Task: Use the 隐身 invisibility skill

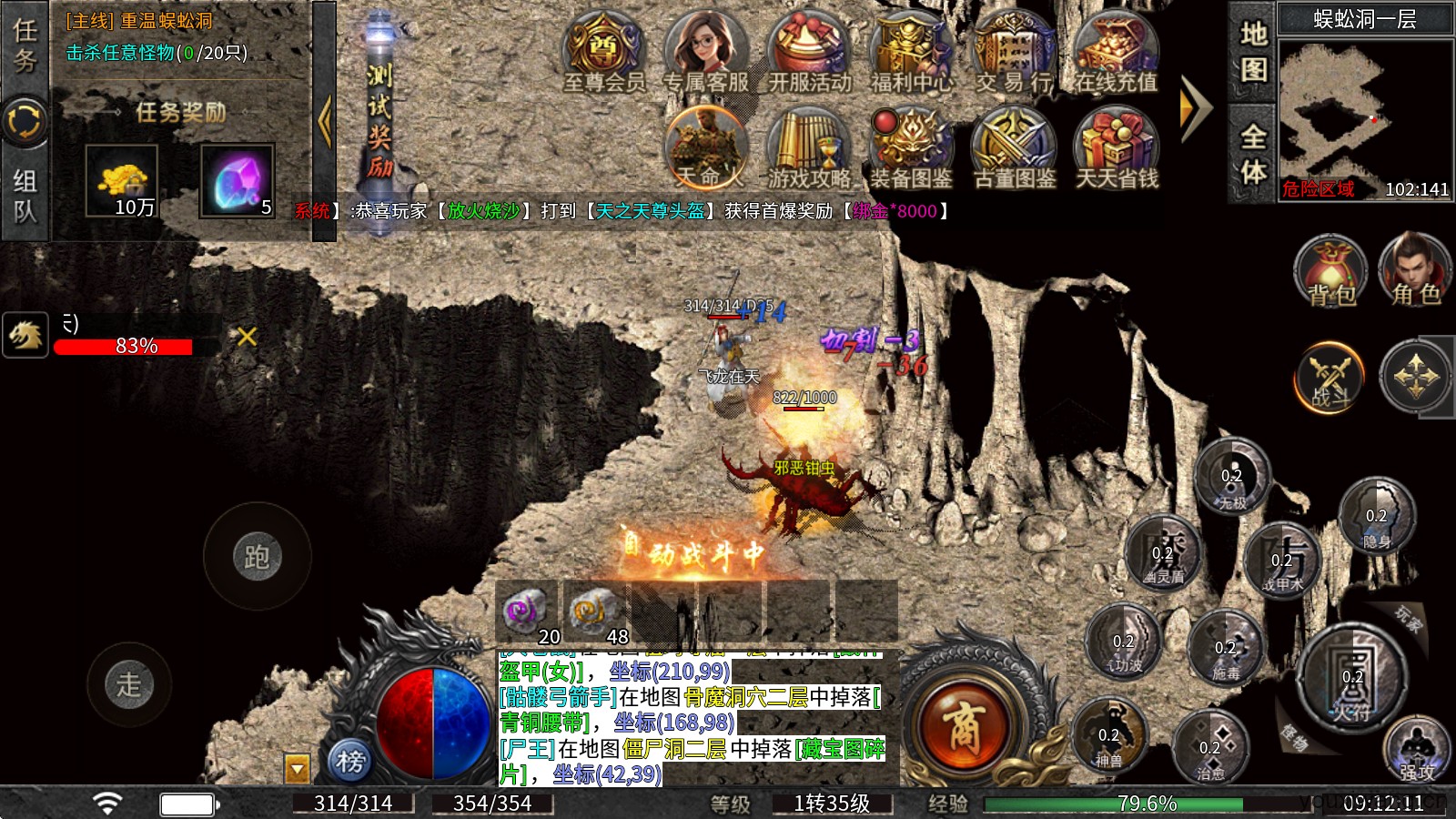Action: (1376, 516)
